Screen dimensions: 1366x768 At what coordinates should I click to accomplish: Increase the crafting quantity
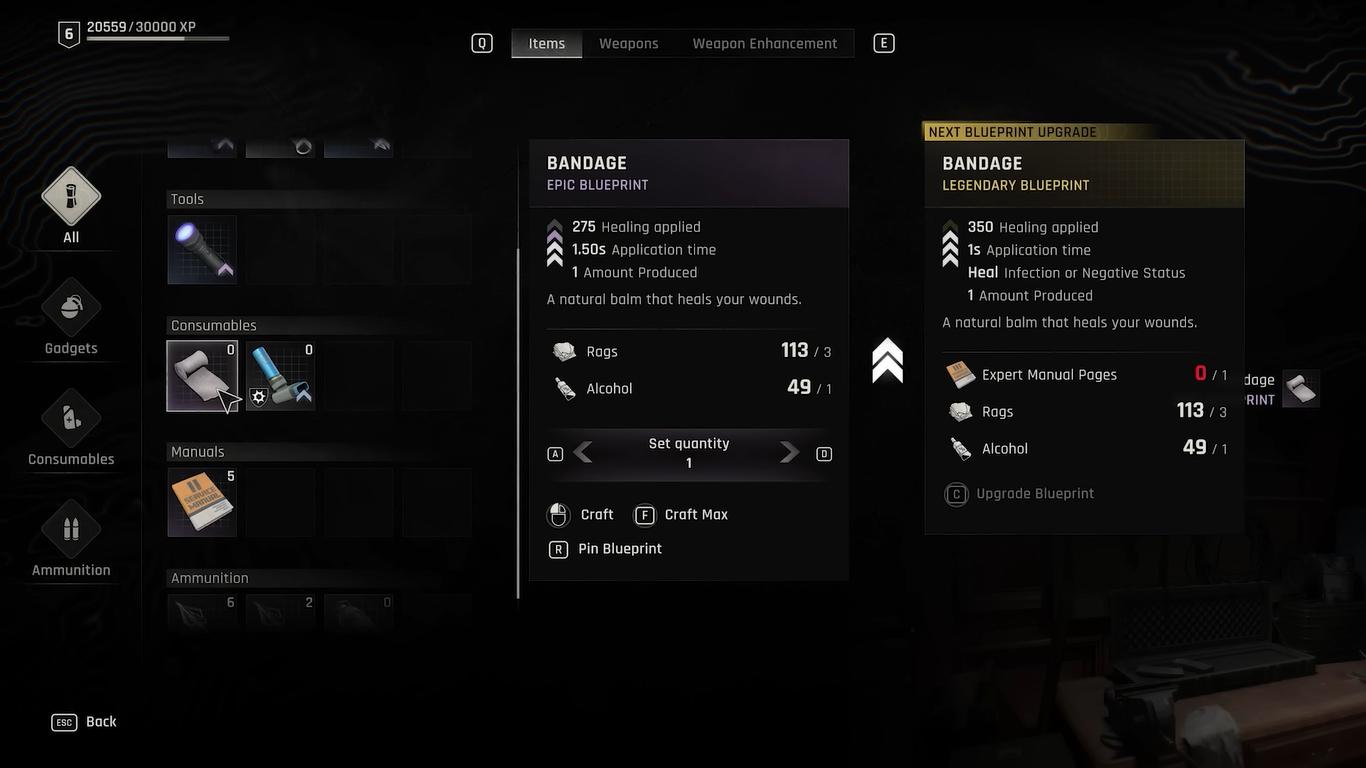point(790,453)
